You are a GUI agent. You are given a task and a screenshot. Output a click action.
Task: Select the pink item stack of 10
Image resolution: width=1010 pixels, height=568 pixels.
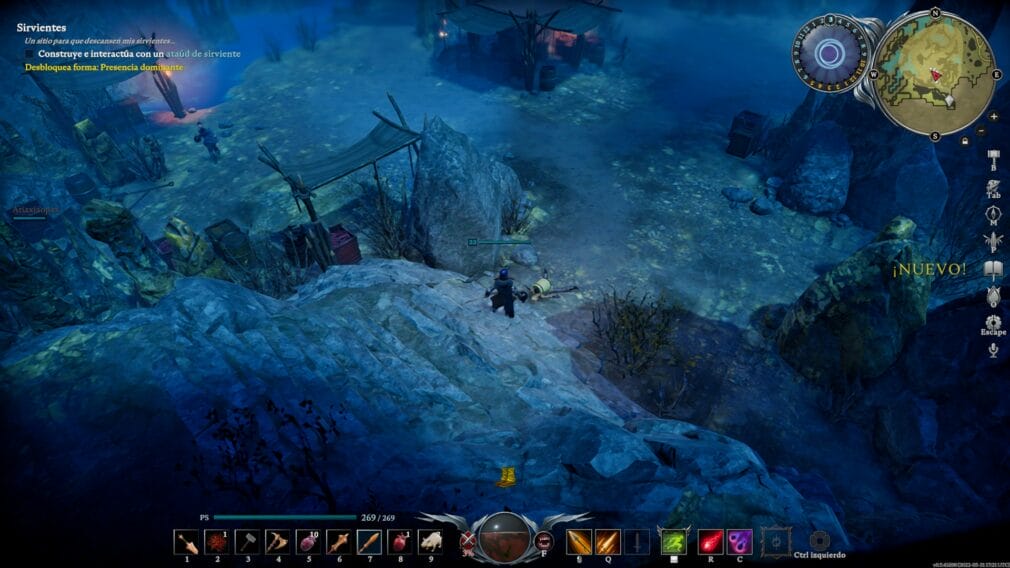point(308,542)
